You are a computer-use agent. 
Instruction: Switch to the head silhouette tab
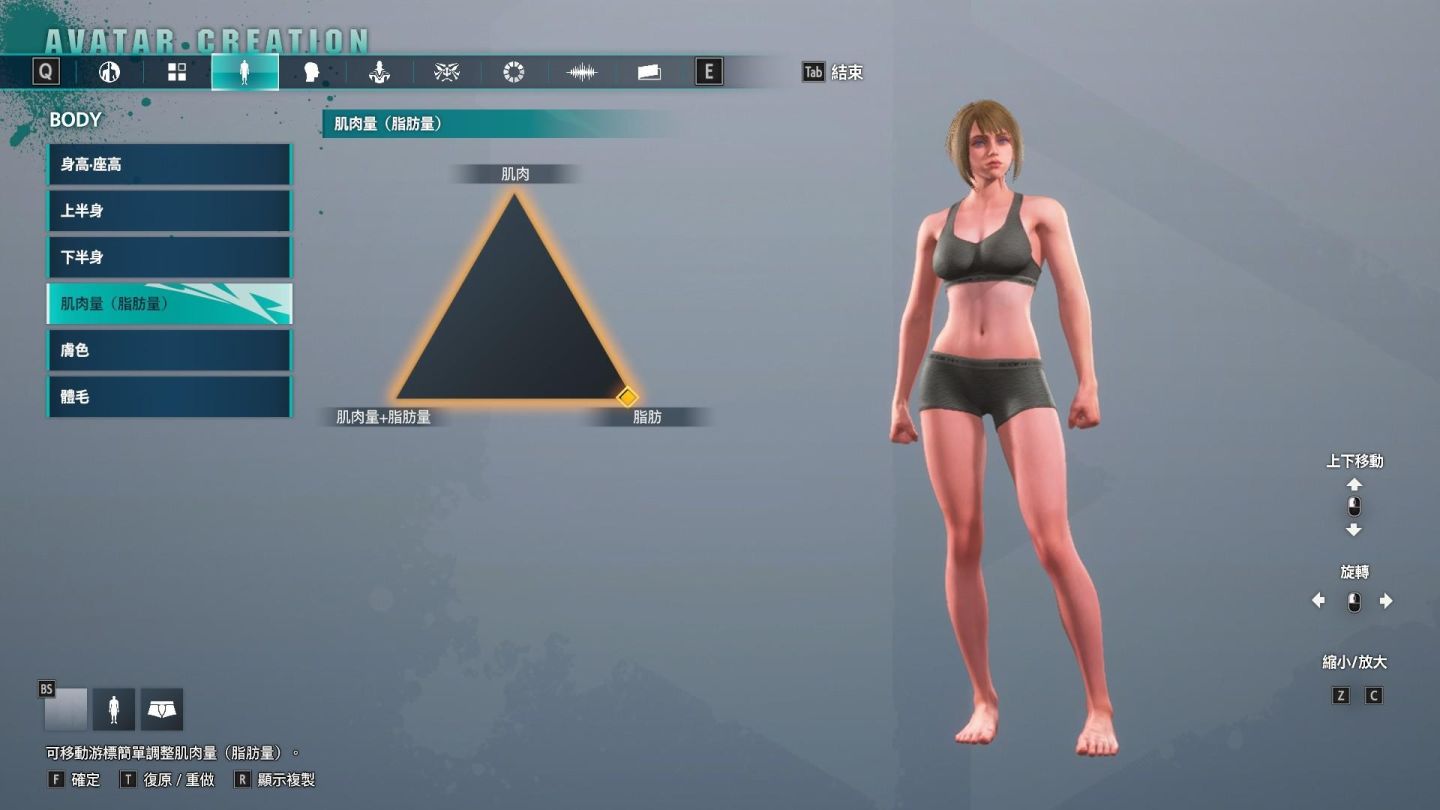(311, 72)
